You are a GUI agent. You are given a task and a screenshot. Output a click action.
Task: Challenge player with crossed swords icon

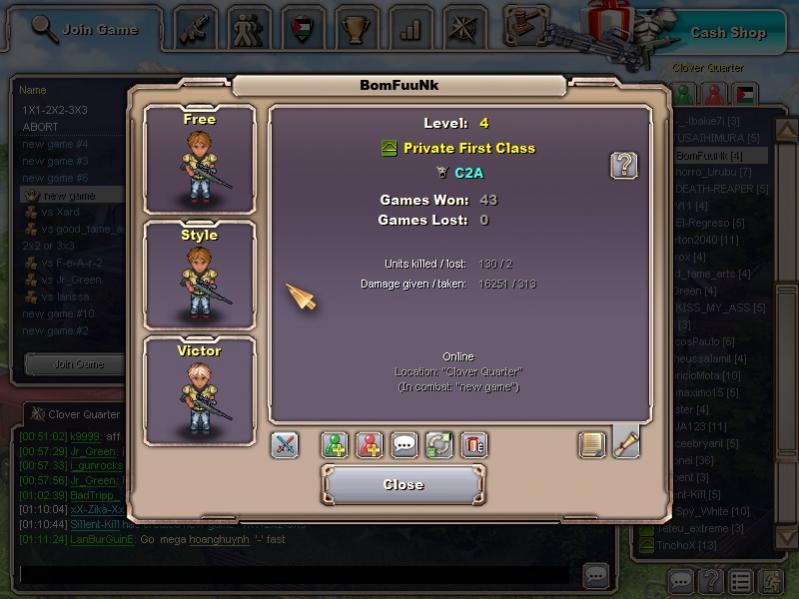(285, 445)
